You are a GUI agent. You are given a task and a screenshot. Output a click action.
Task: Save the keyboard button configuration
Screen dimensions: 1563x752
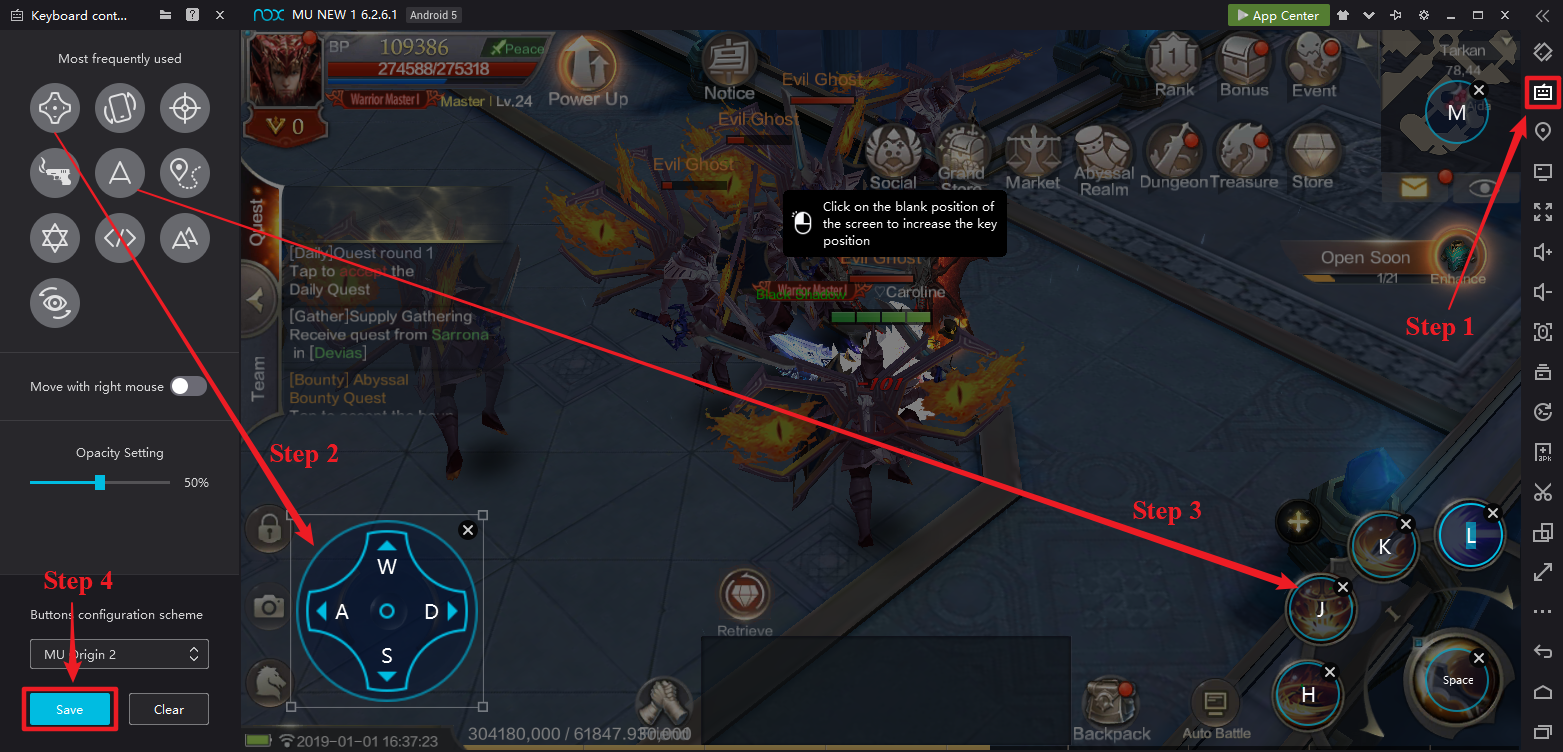point(69,709)
